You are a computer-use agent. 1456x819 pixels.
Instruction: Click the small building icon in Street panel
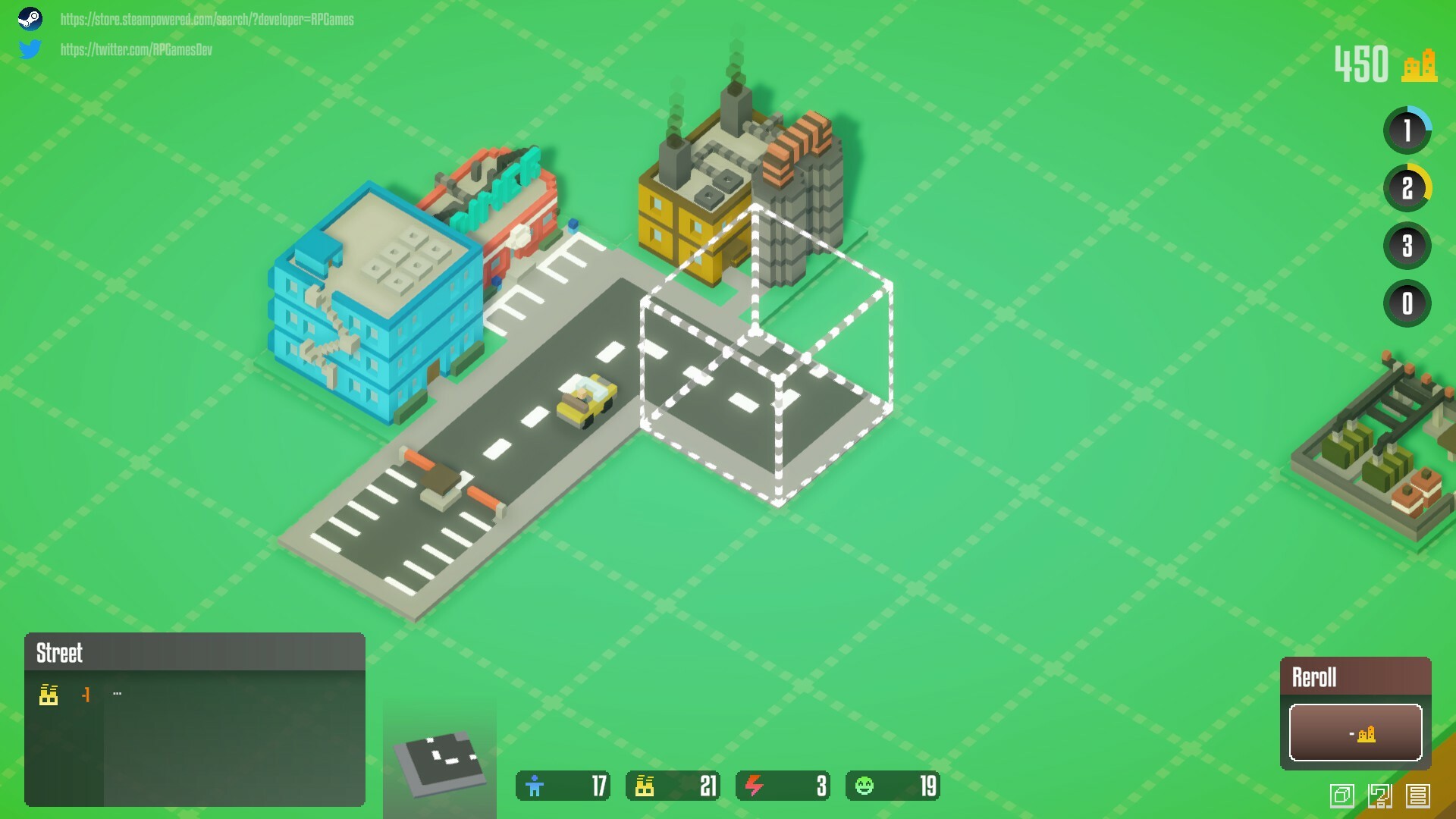49,694
